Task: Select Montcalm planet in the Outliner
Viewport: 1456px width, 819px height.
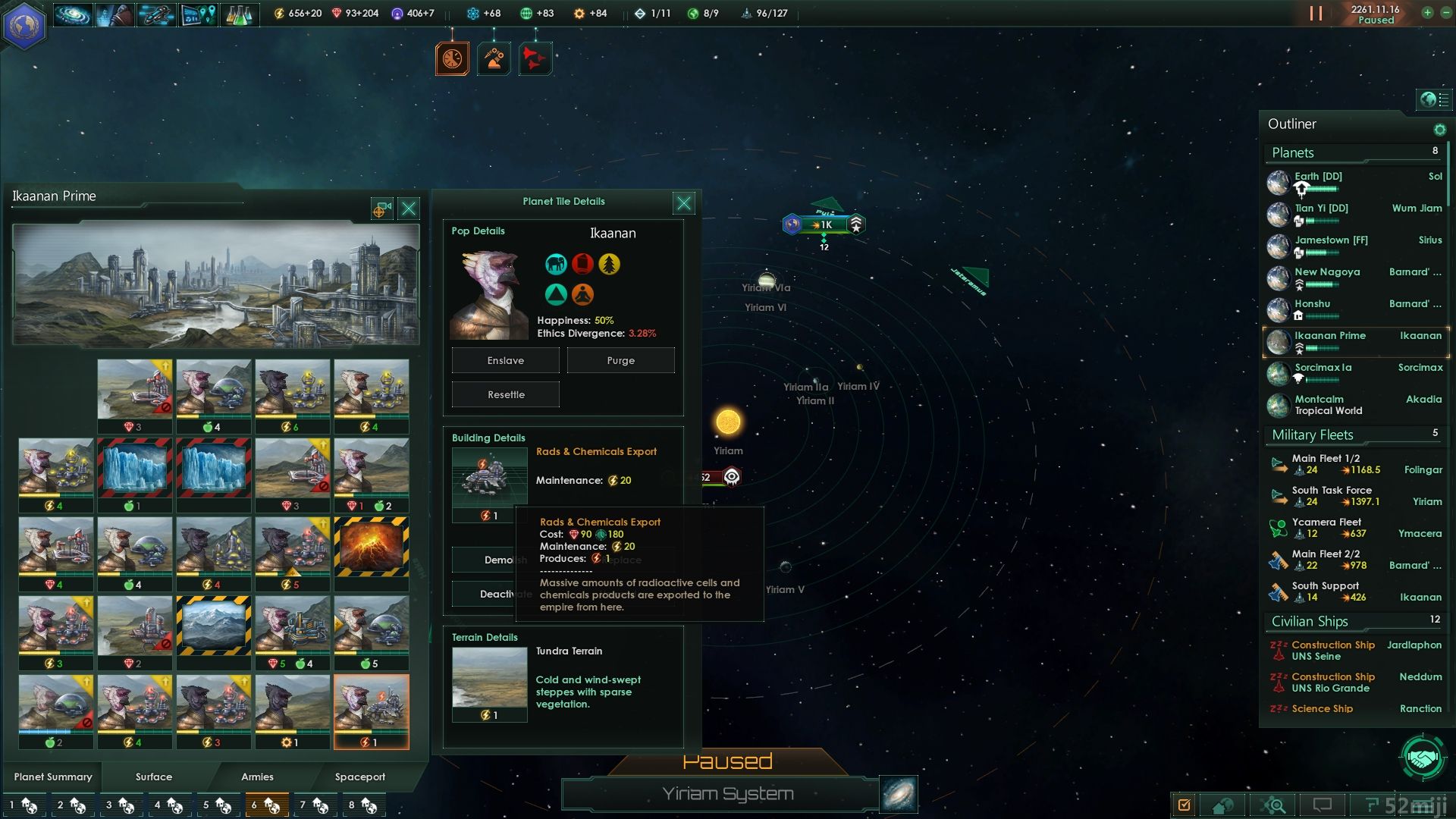Action: click(x=1319, y=400)
